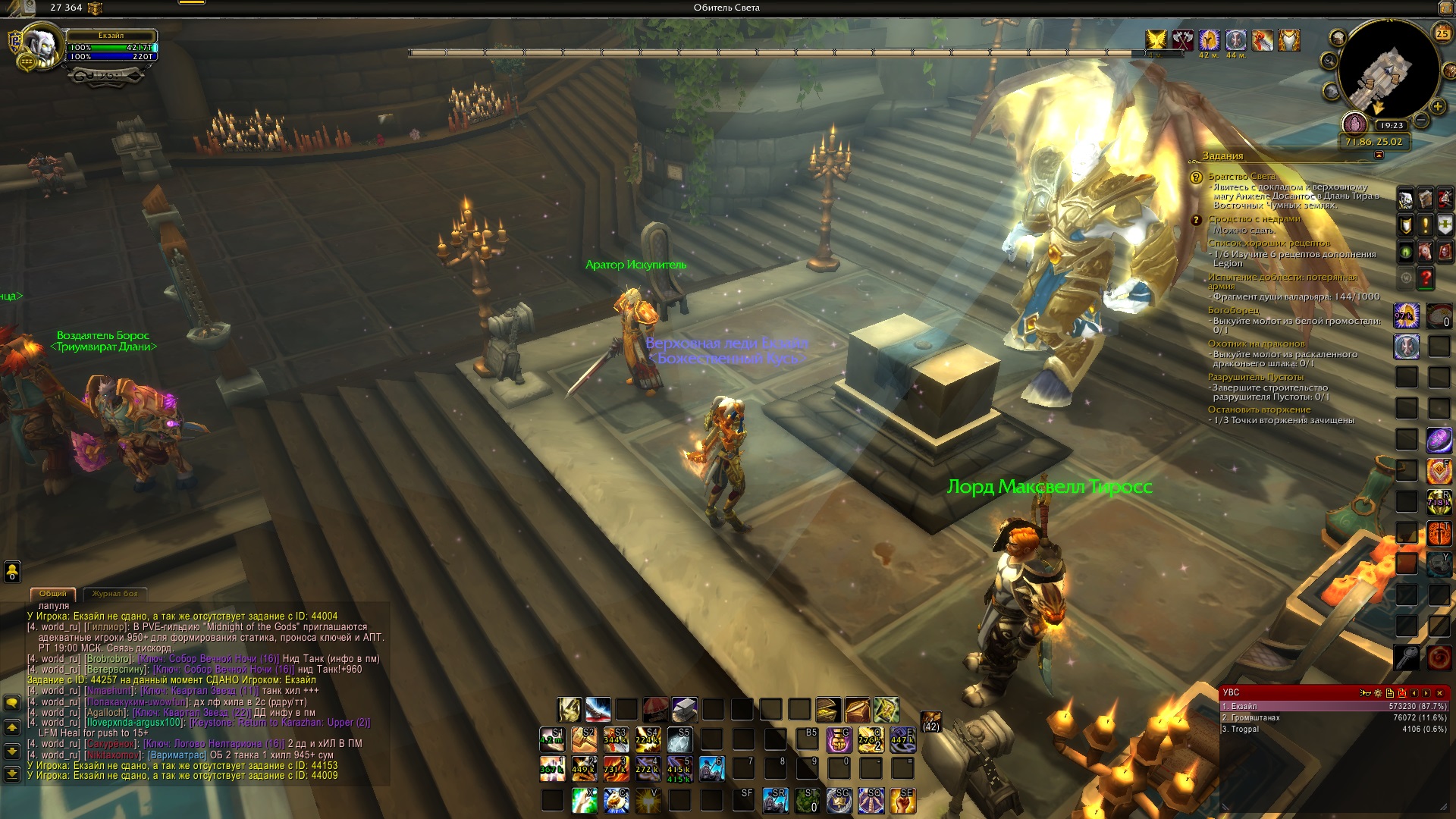Zoom out the minimap with minus button
The width and height of the screenshot is (1456, 819).
coord(1422,120)
